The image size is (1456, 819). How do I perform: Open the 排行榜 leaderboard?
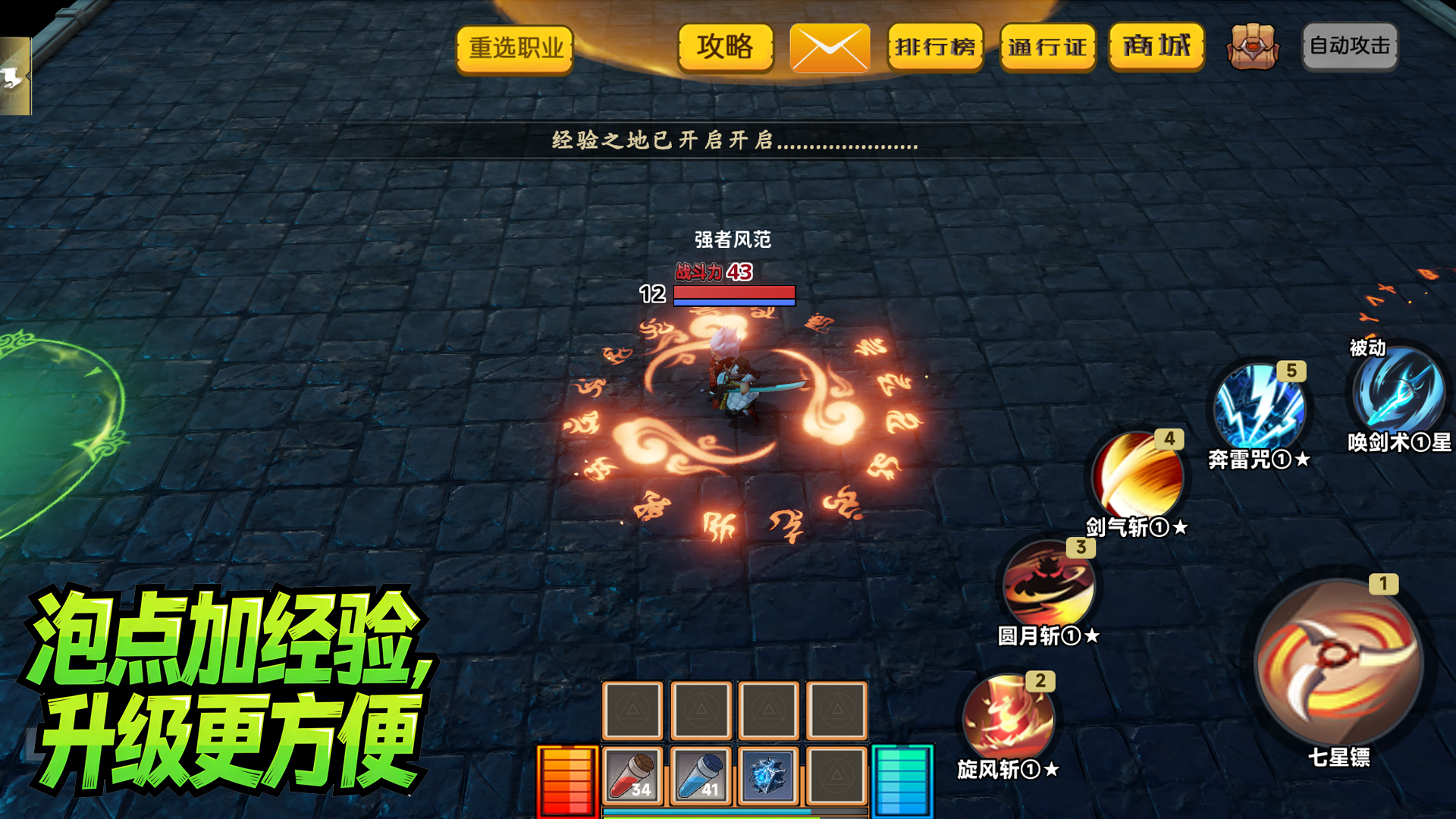(x=935, y=47)
